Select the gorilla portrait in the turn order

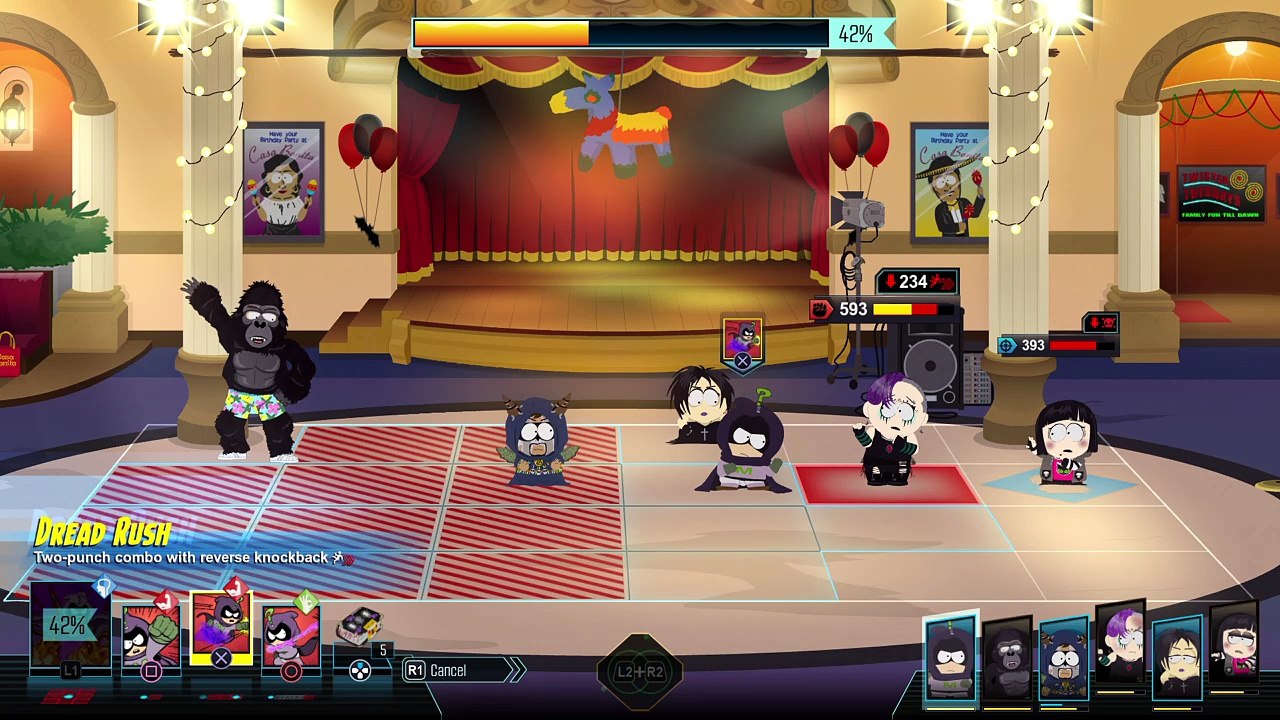(1006, 660)
